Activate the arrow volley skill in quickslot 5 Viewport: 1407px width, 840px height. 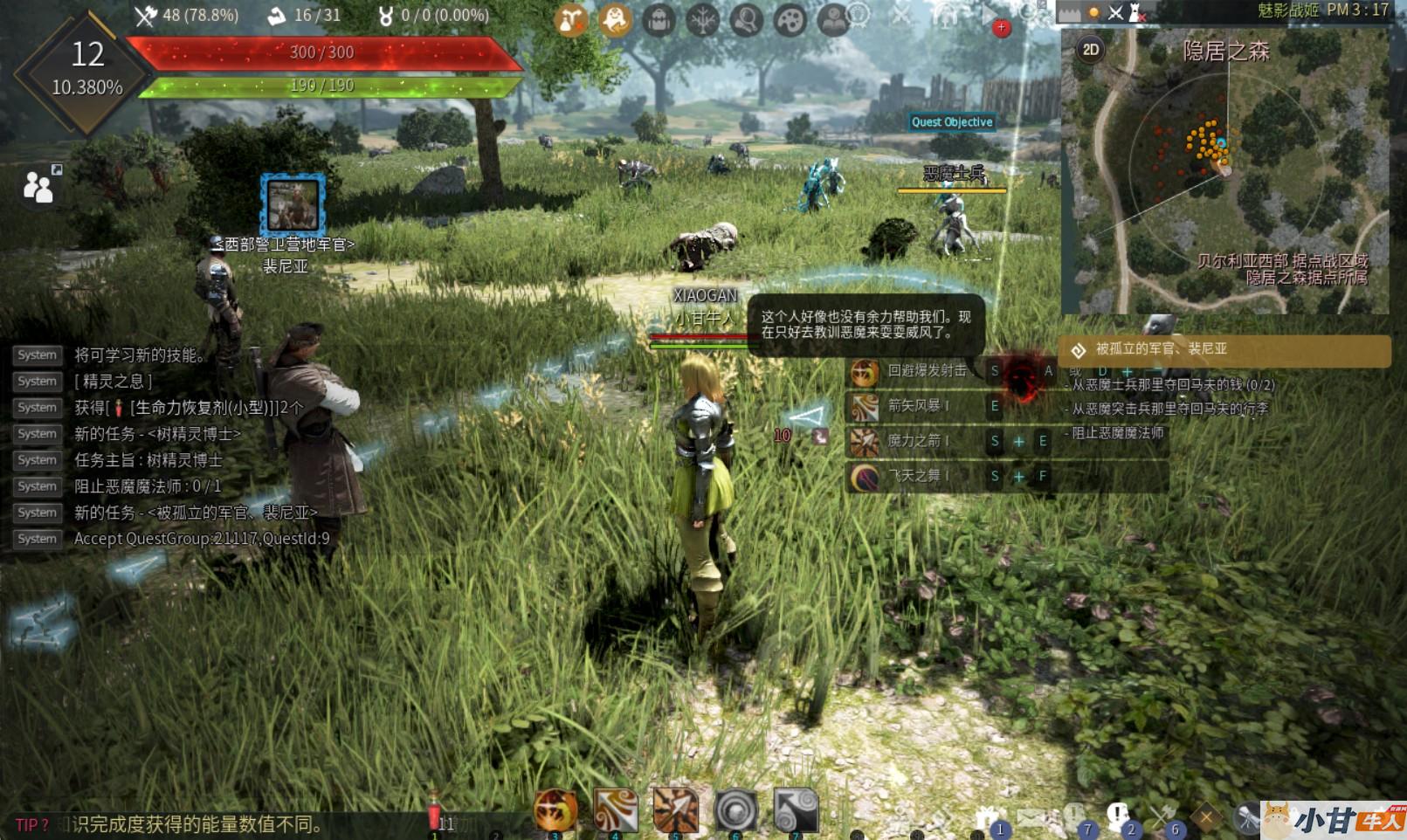(x=675, y=810)
